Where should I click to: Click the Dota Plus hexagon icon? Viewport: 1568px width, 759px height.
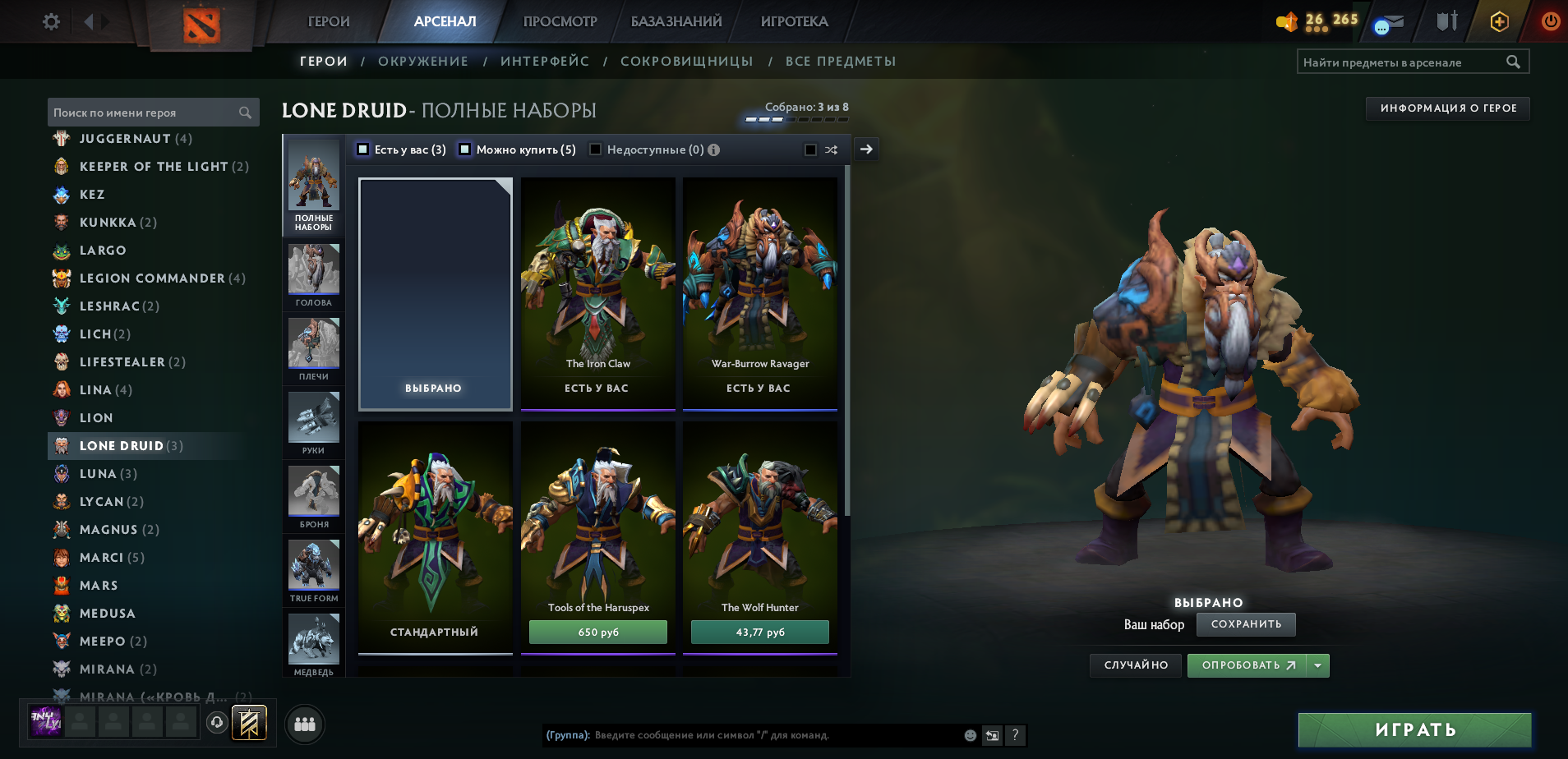(x=1499, y=22)
